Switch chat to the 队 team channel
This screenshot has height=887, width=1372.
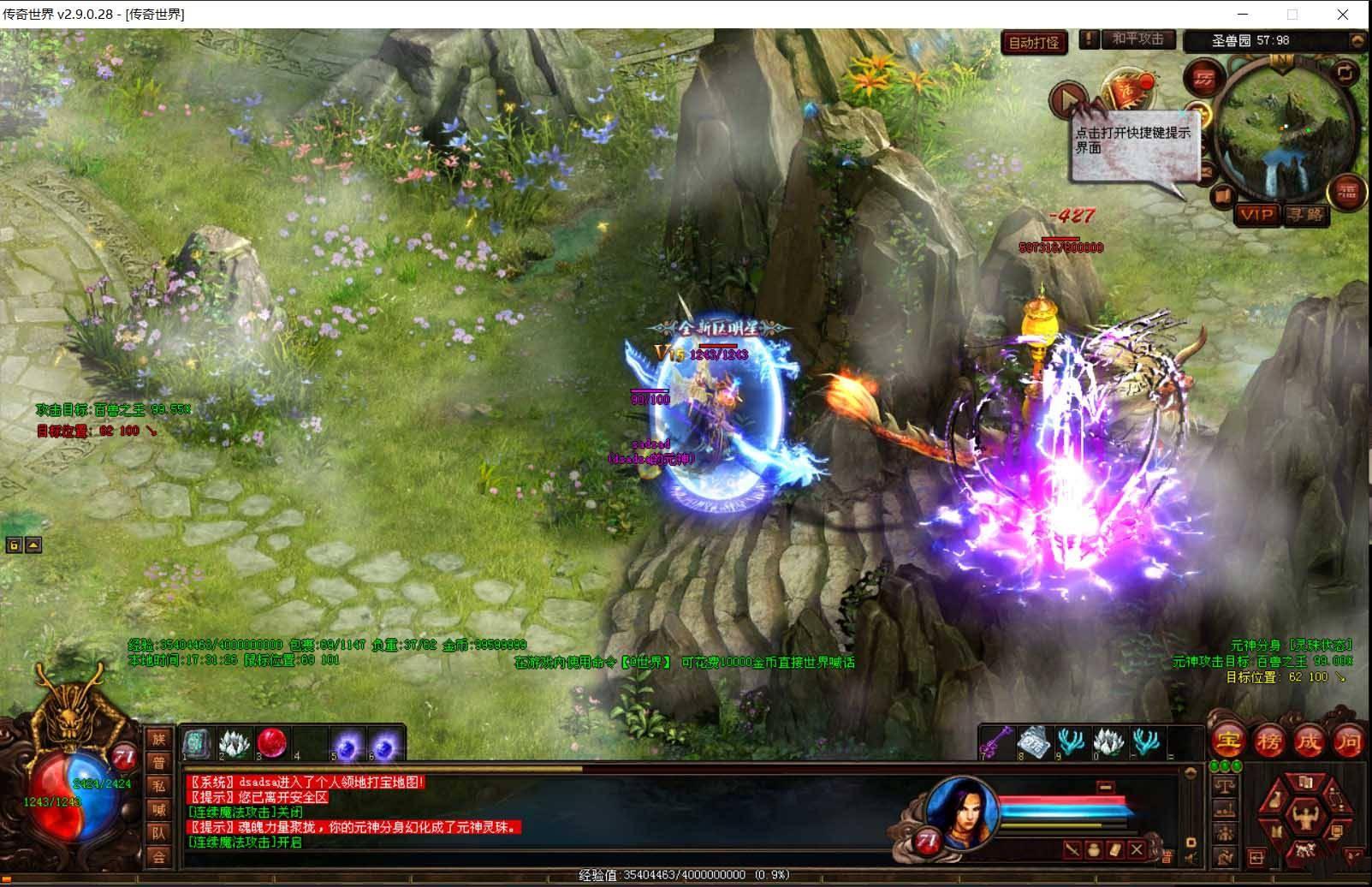(x=158, y=832)
